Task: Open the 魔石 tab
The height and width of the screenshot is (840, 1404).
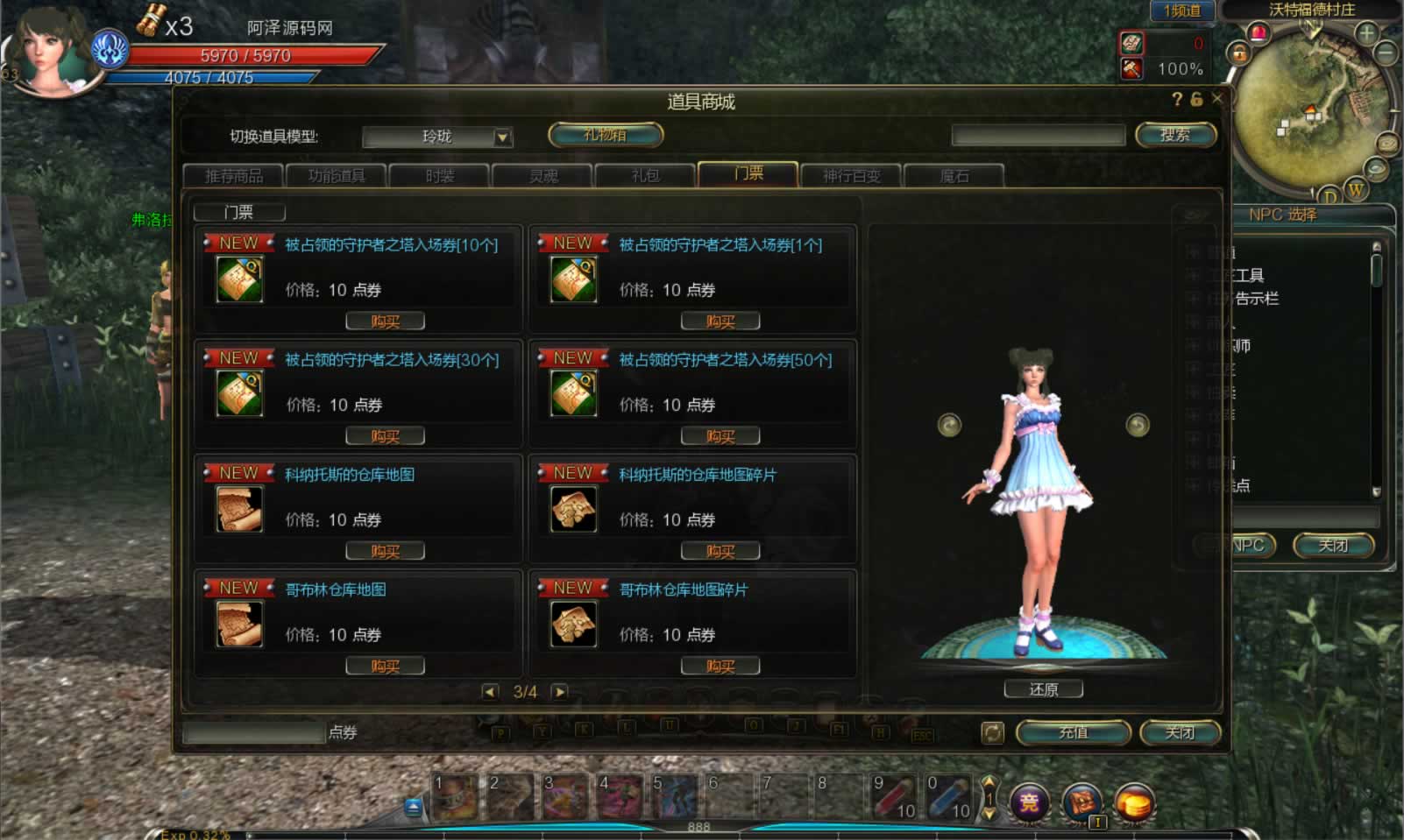Action: [x=954, y=176]
